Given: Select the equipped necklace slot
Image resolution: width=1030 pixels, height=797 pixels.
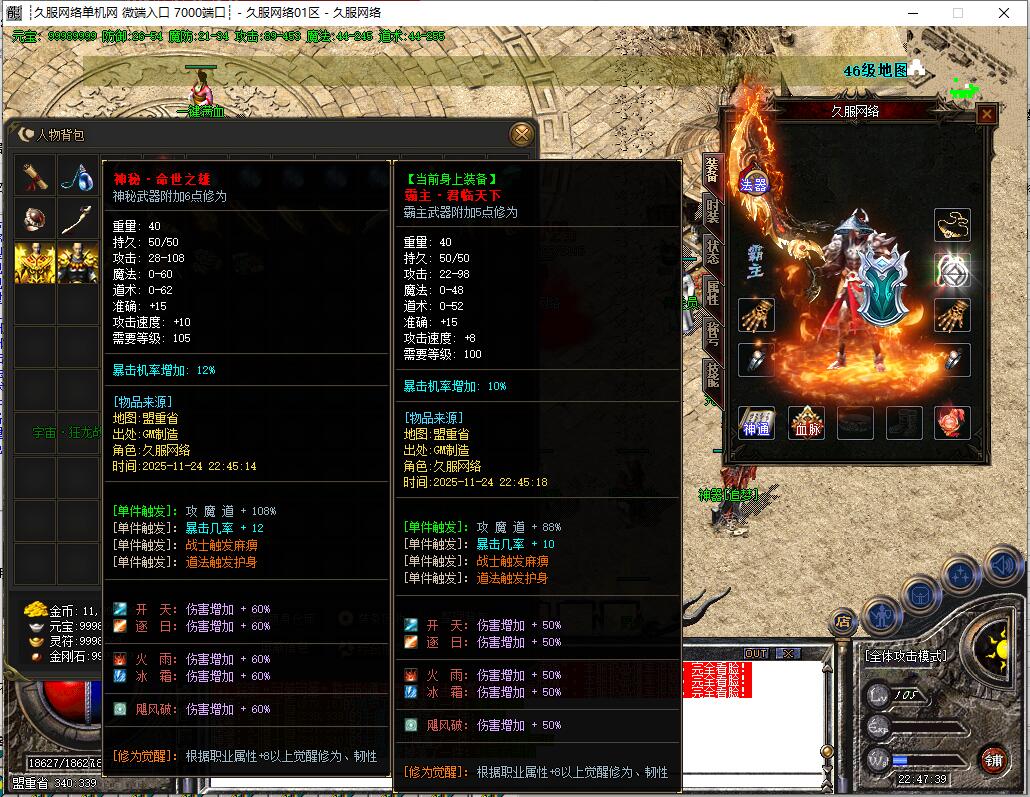Looking at the screenshot, I should 952,225.
